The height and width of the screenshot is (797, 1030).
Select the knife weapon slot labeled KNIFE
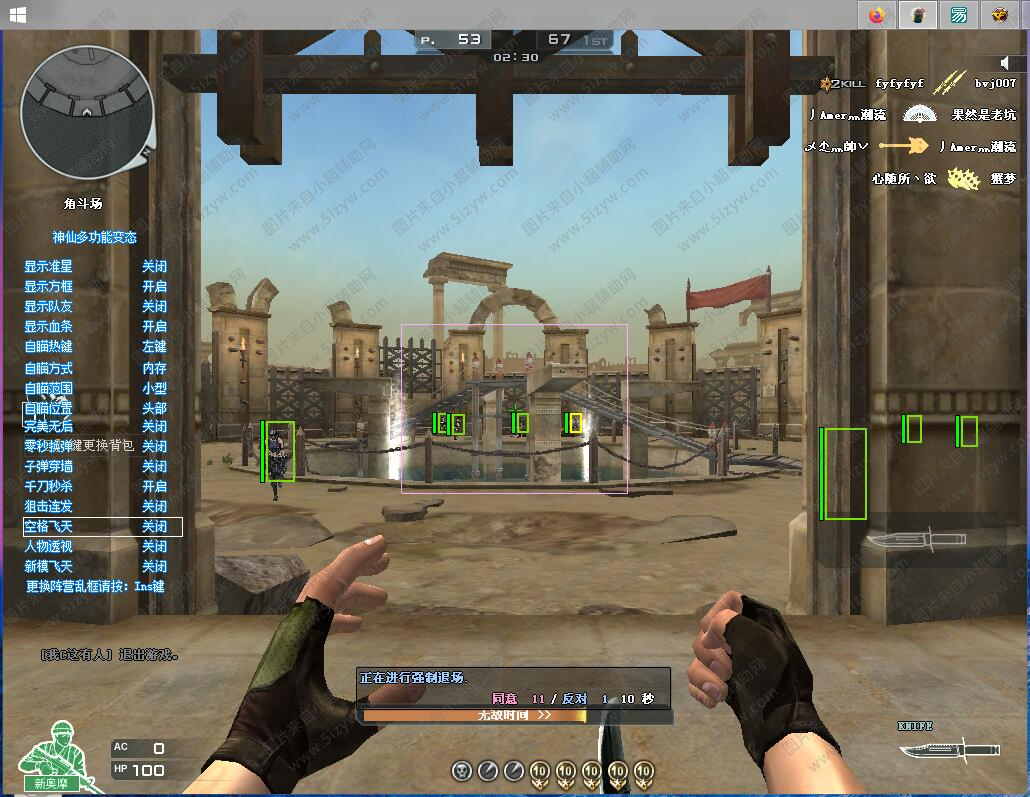click(947, 747)
